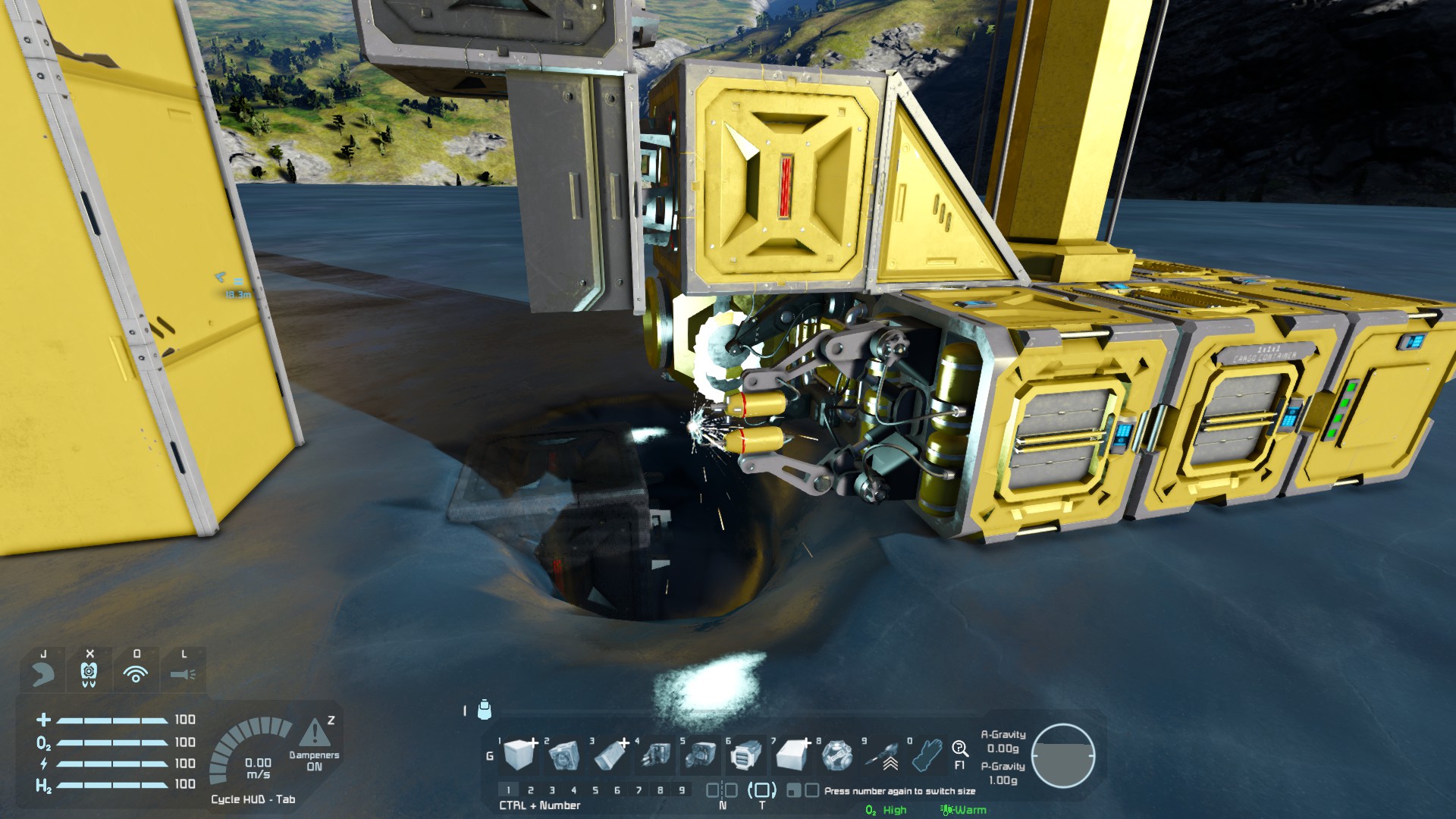Equip the hand drill tool in slot 9

point(882,755)
